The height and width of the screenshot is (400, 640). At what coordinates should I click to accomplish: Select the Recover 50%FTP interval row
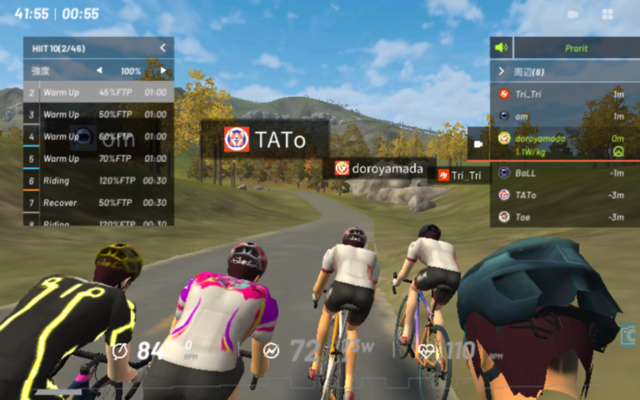(98, 202)
